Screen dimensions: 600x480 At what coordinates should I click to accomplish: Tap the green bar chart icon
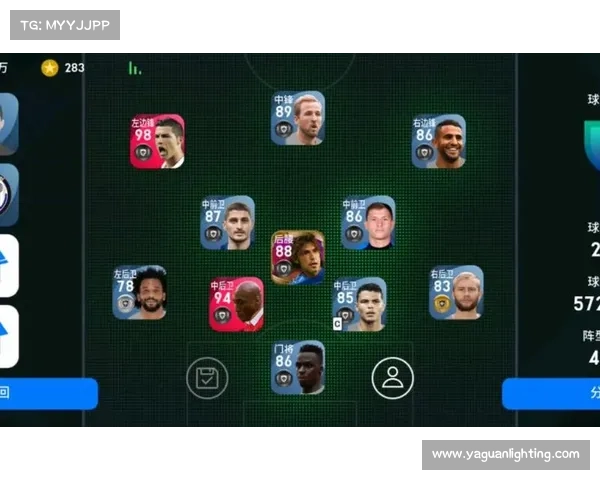click(x=134, y=68)
